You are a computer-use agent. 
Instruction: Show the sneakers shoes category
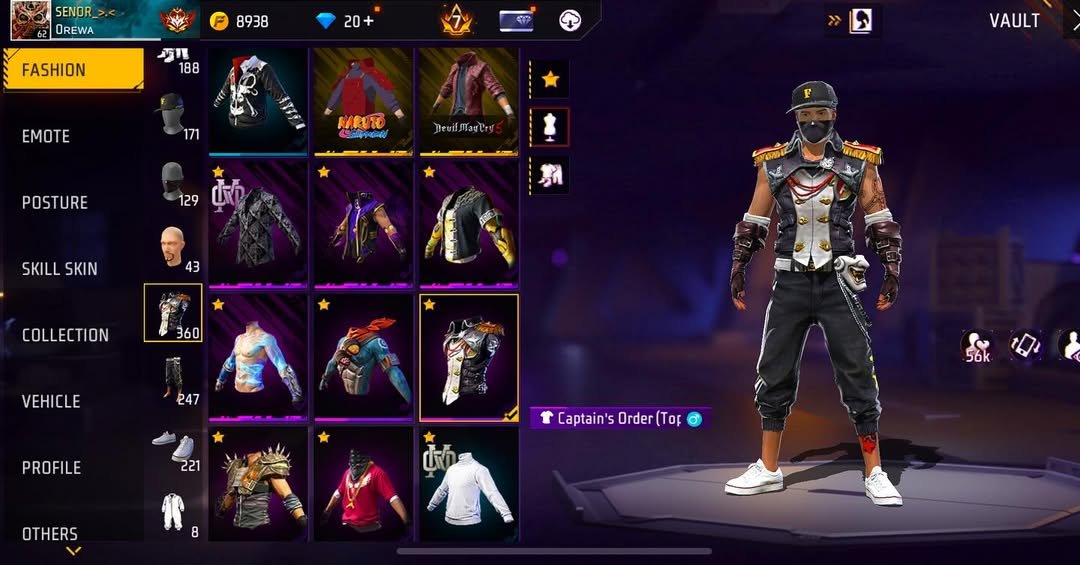click(174, 446)
